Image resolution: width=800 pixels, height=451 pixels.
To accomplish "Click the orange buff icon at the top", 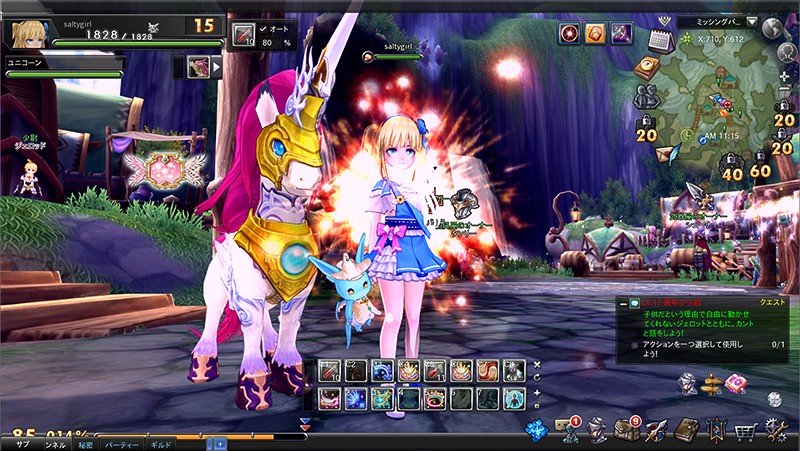I will tap(595, 32).
